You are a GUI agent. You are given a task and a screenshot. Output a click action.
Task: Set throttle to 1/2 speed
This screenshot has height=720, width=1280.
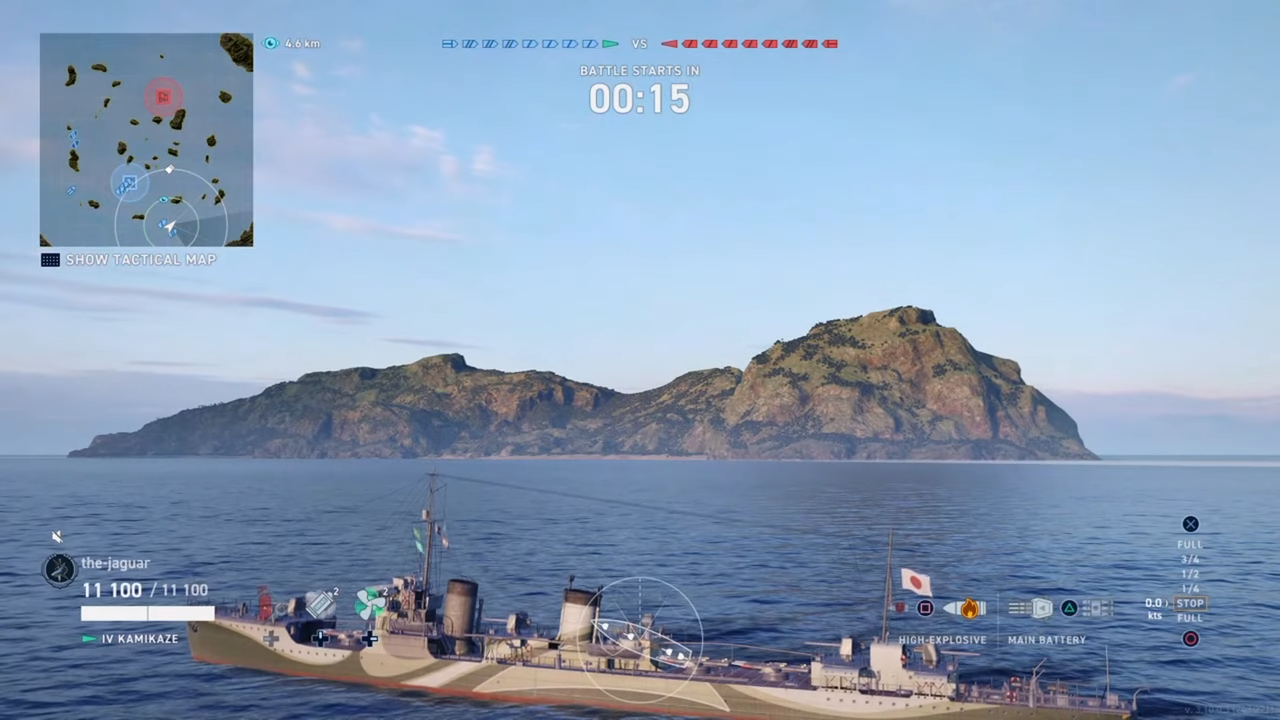point(1189,574)
